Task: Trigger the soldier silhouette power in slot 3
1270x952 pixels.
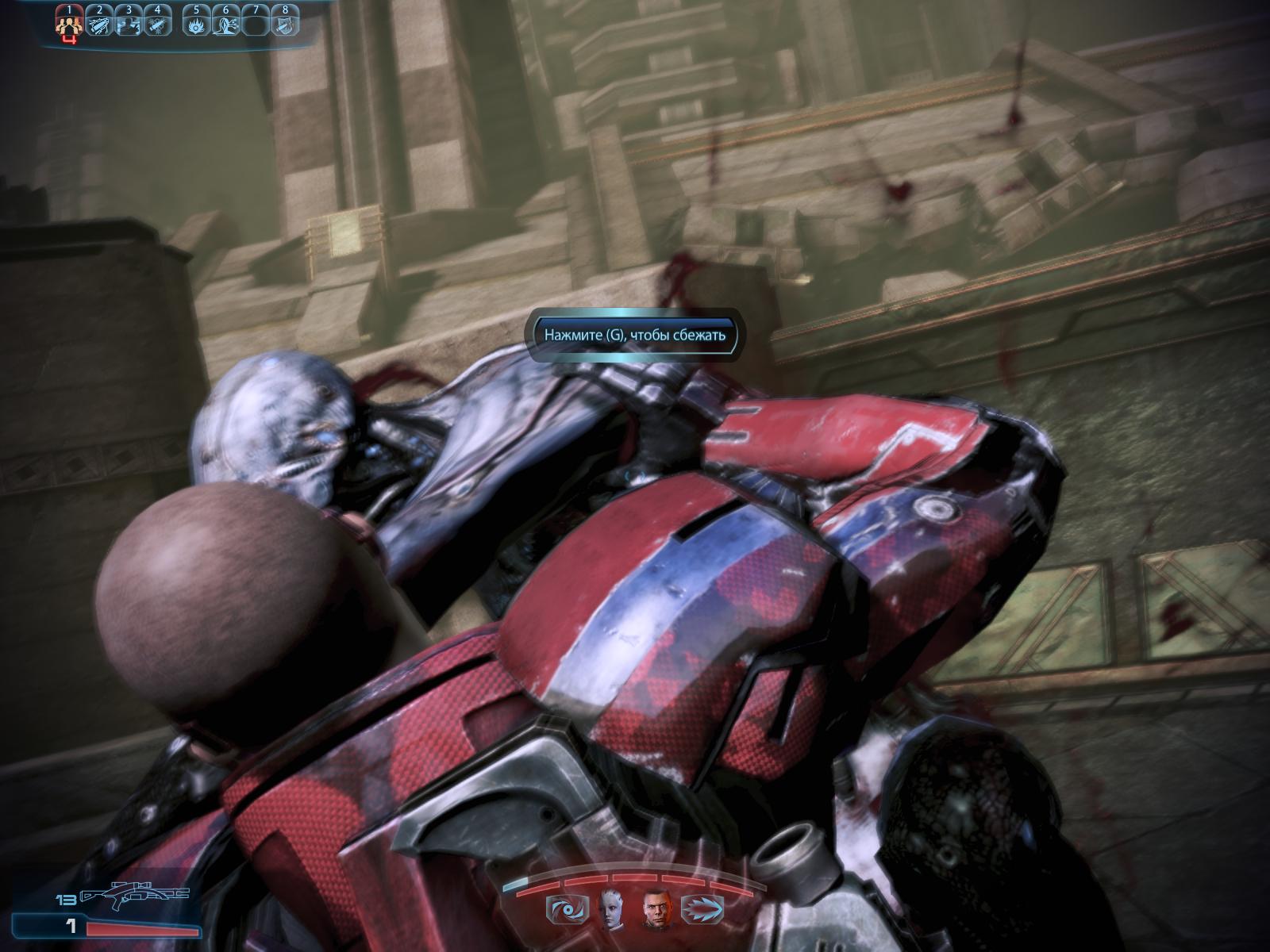Action: [129, 25]
